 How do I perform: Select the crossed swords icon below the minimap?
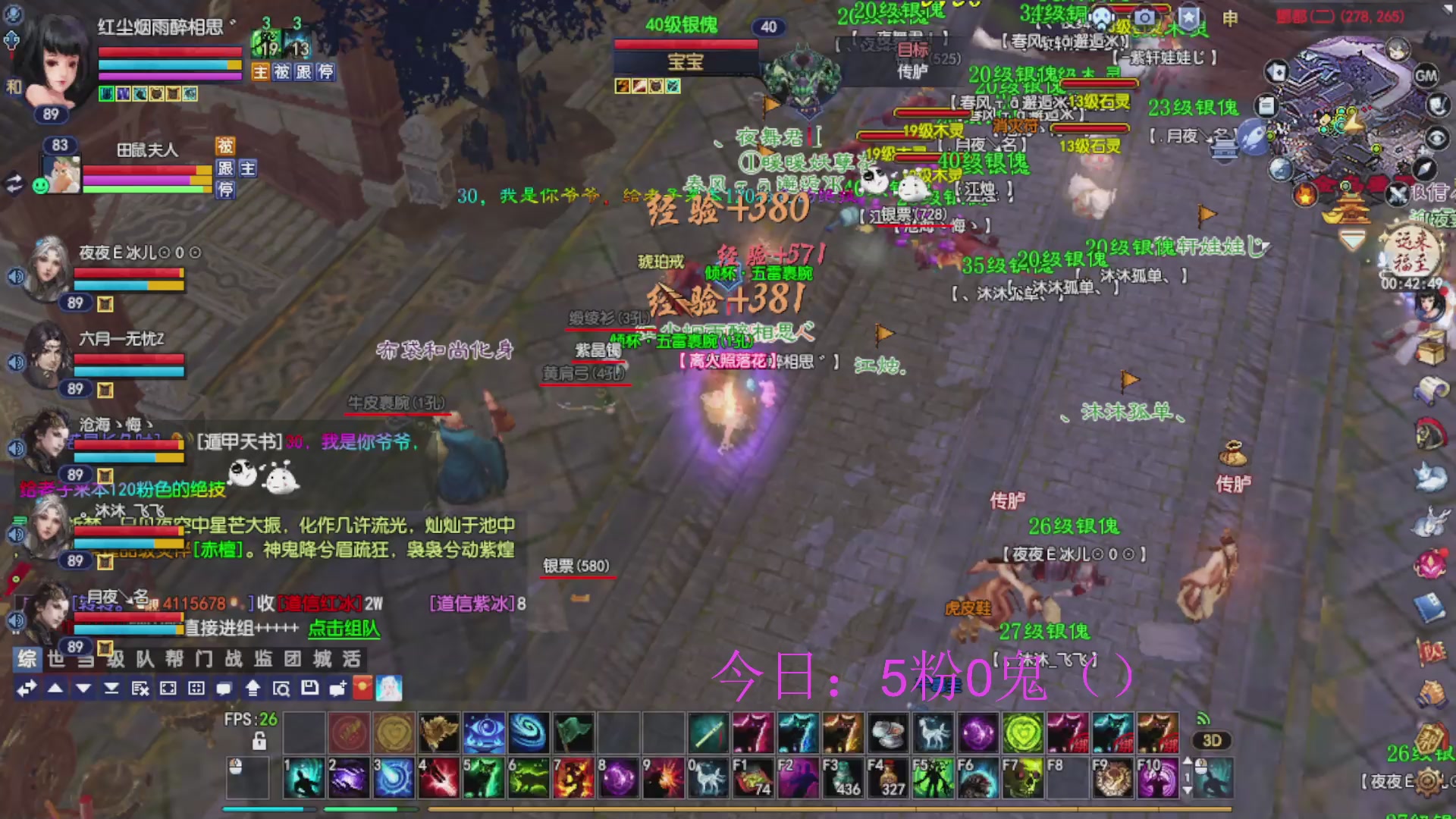(1396, 196)
